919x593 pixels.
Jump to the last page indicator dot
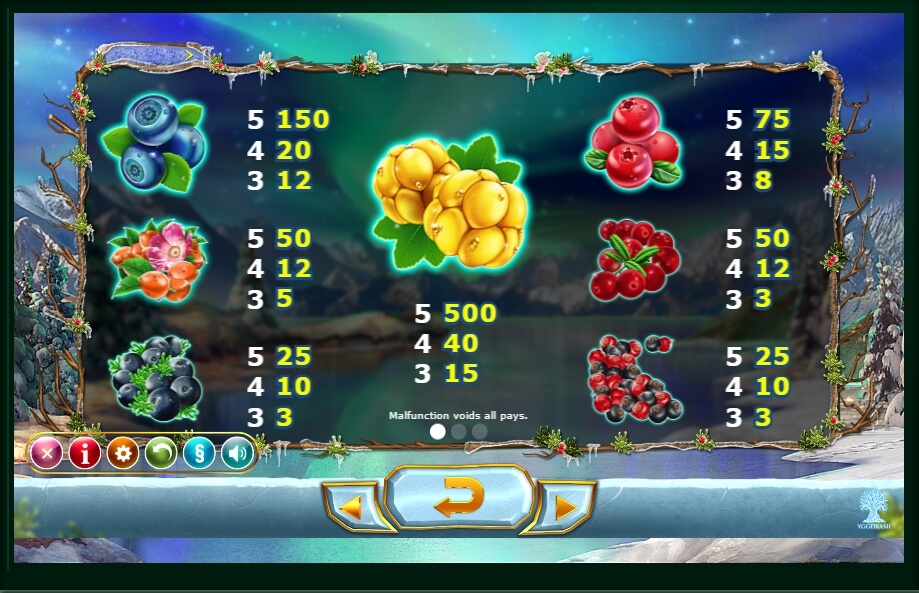pos(480,432)
